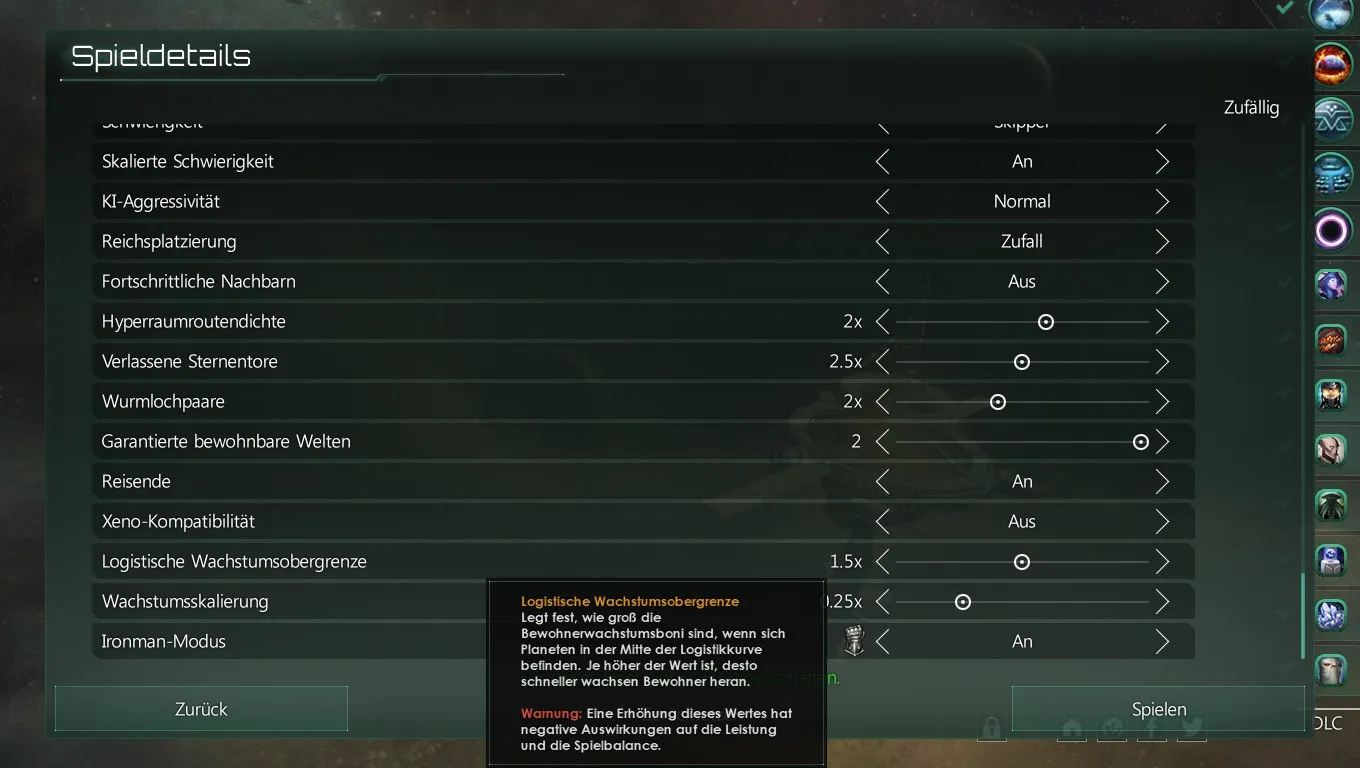
Task: Click left arrow for Hyperraumroutendichte
Action: click(x=882, y=322)
